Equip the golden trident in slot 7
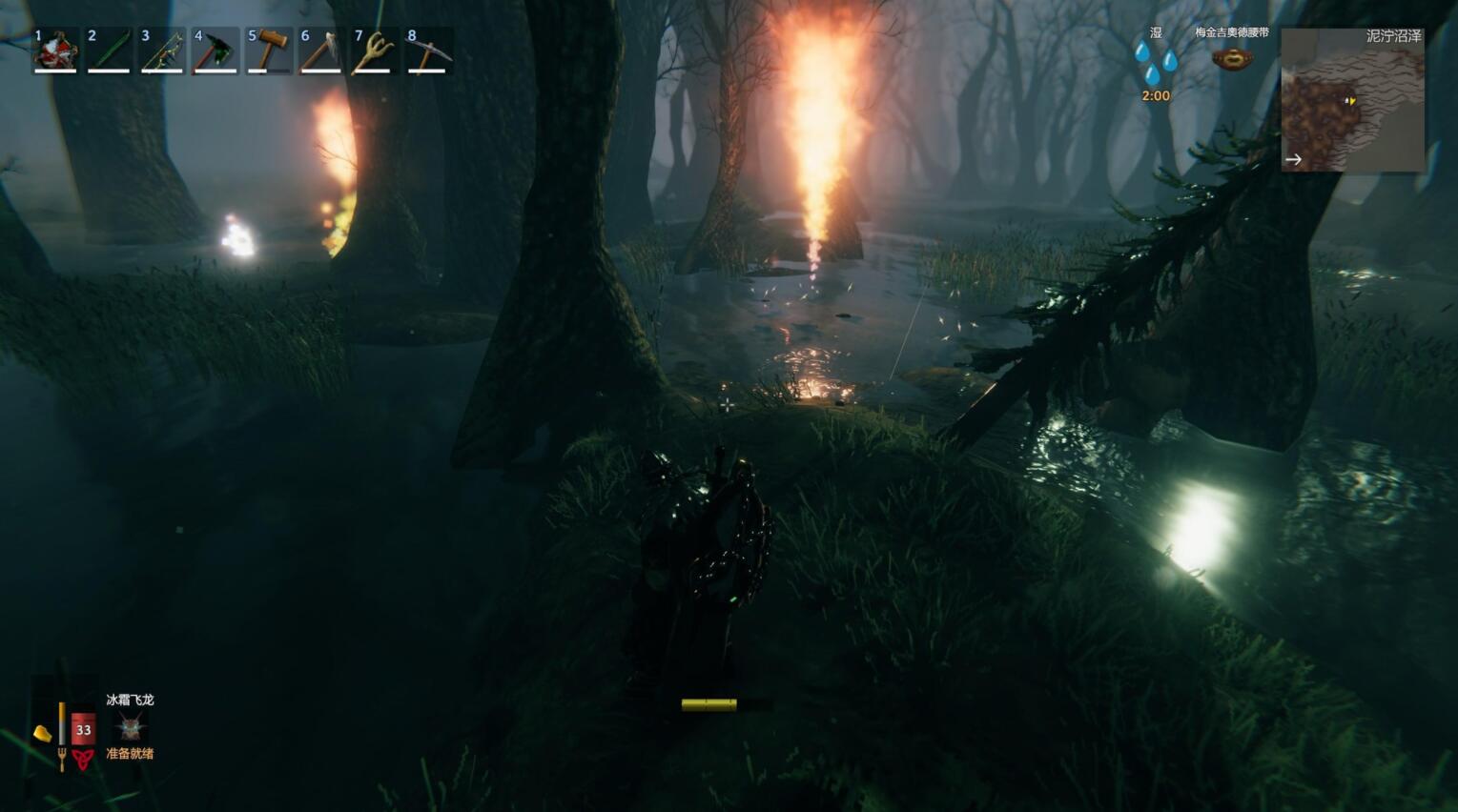Screen dimensions: 1458x812 pos(374,51)
